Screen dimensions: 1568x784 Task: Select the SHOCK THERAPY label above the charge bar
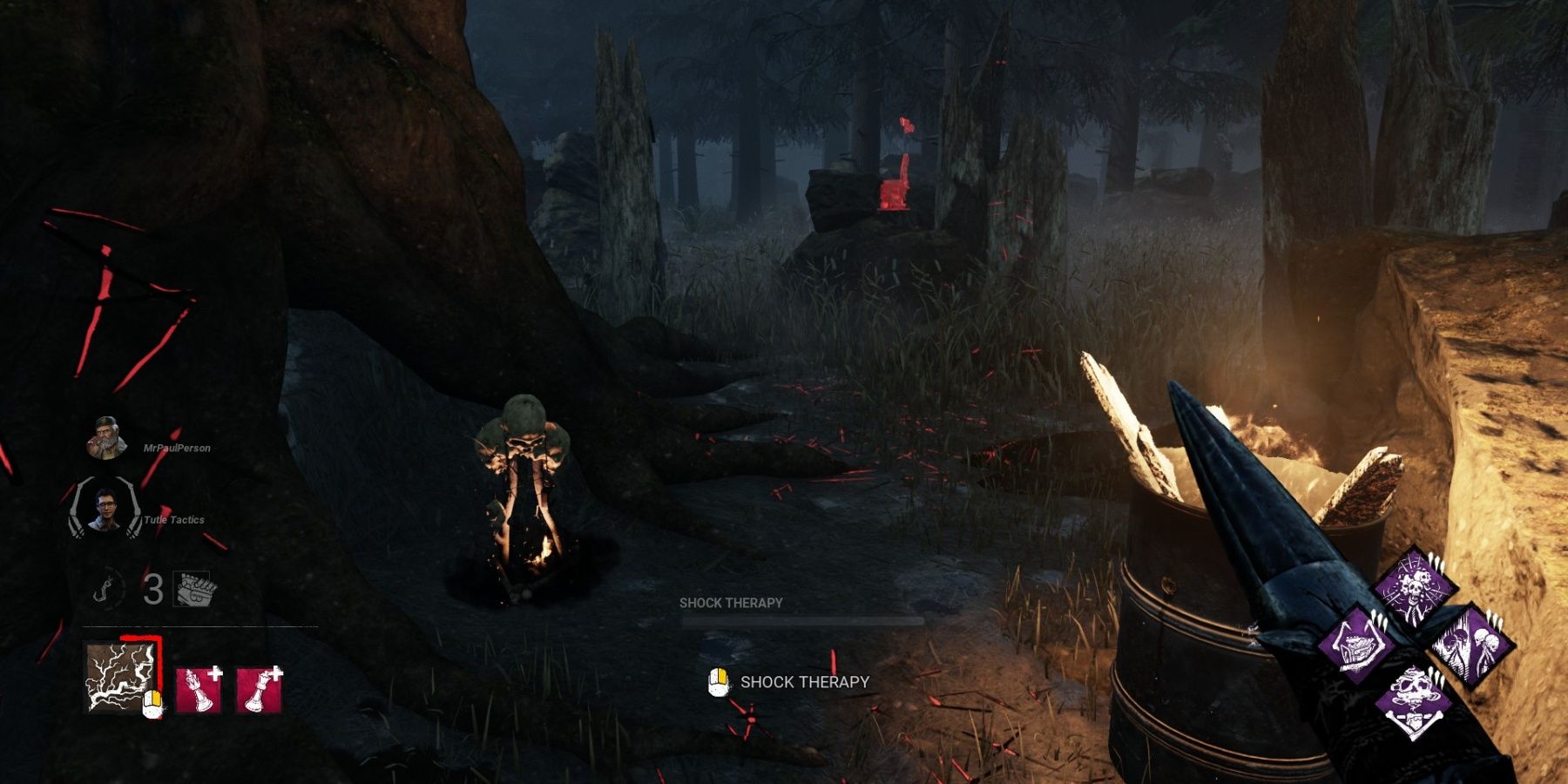point(732,601)
